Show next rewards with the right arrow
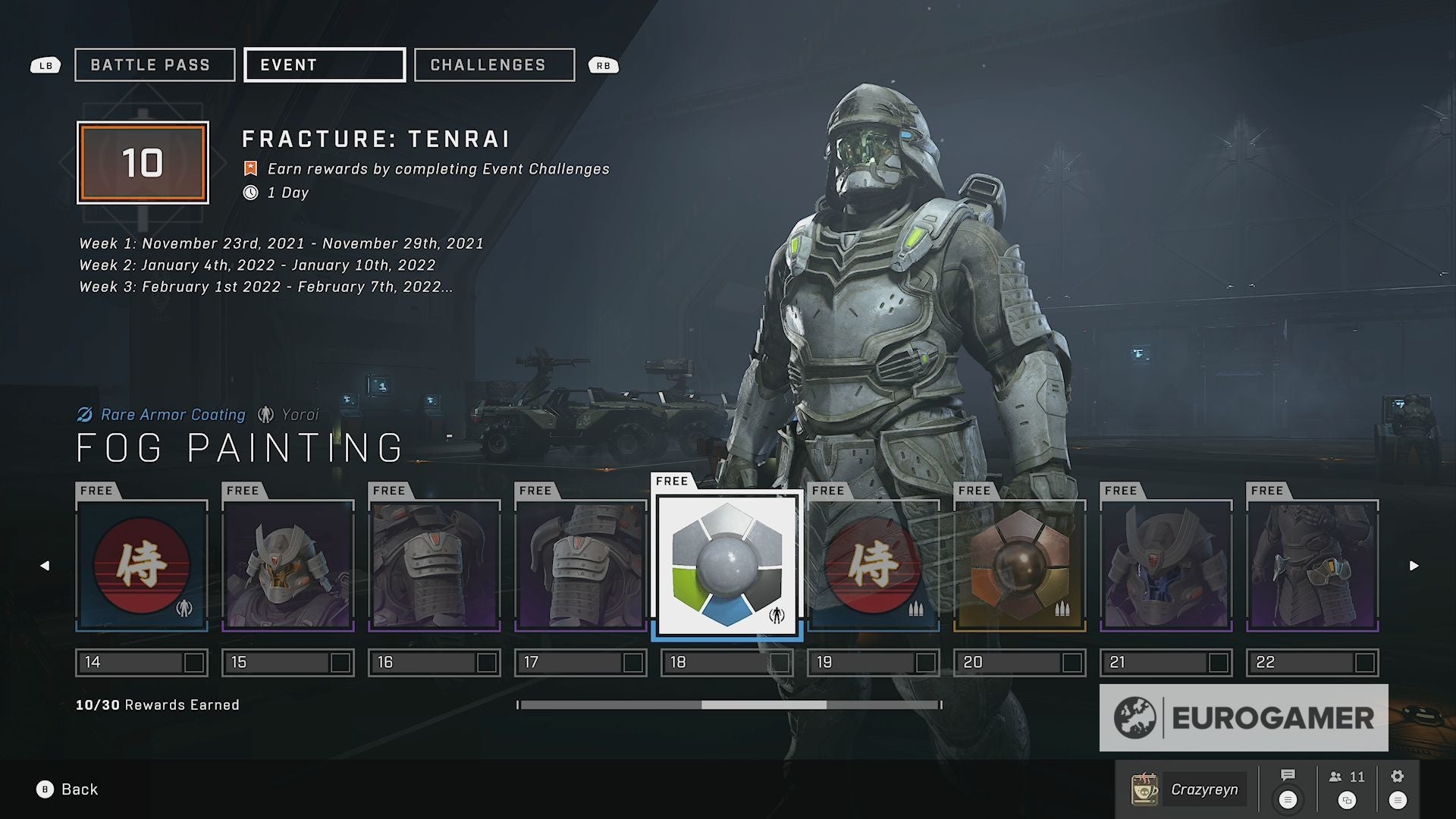 1414,566
